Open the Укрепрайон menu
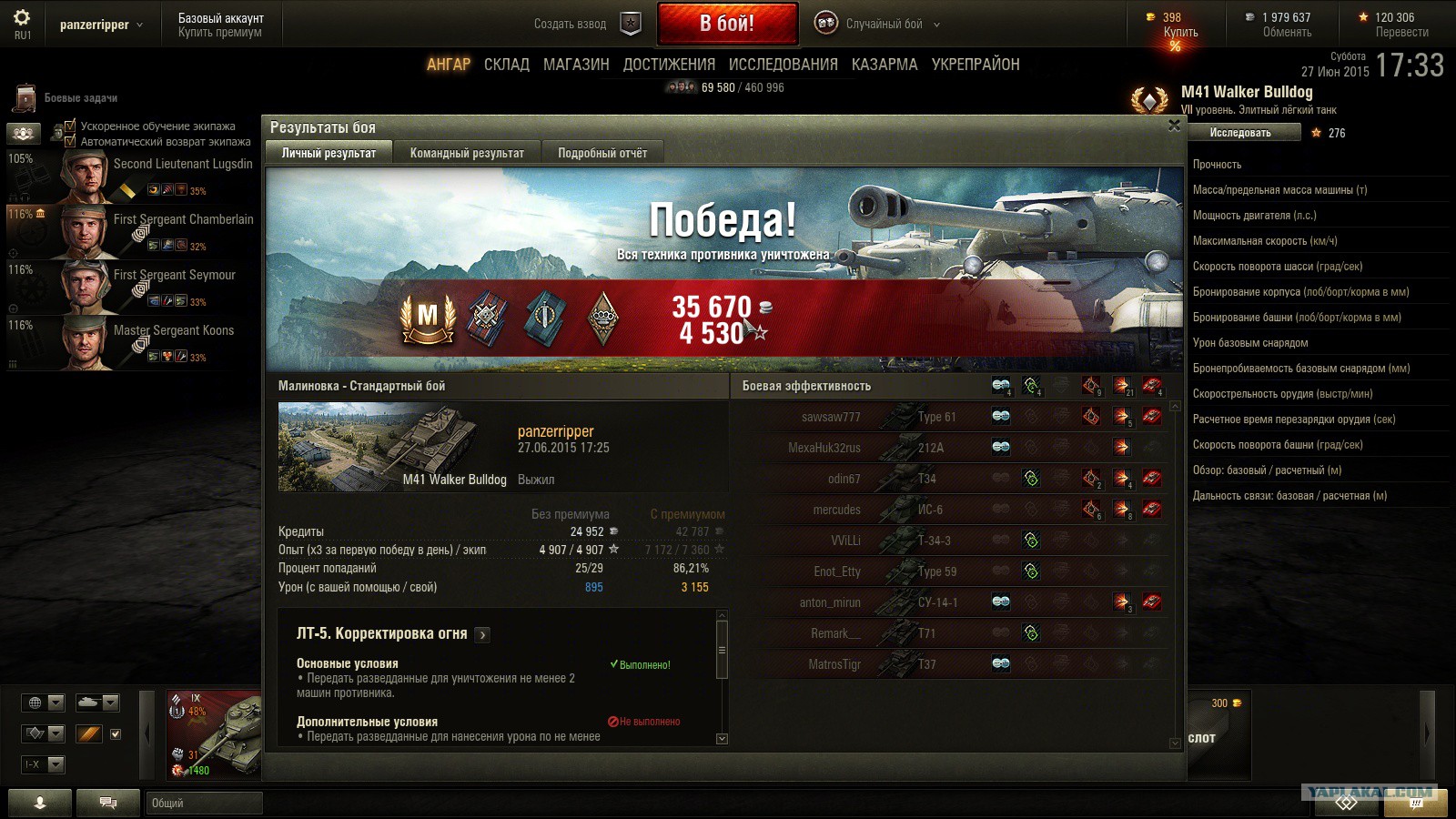Image resolution: width=1456 pixels, height=819 pixels. coord(975,65)
